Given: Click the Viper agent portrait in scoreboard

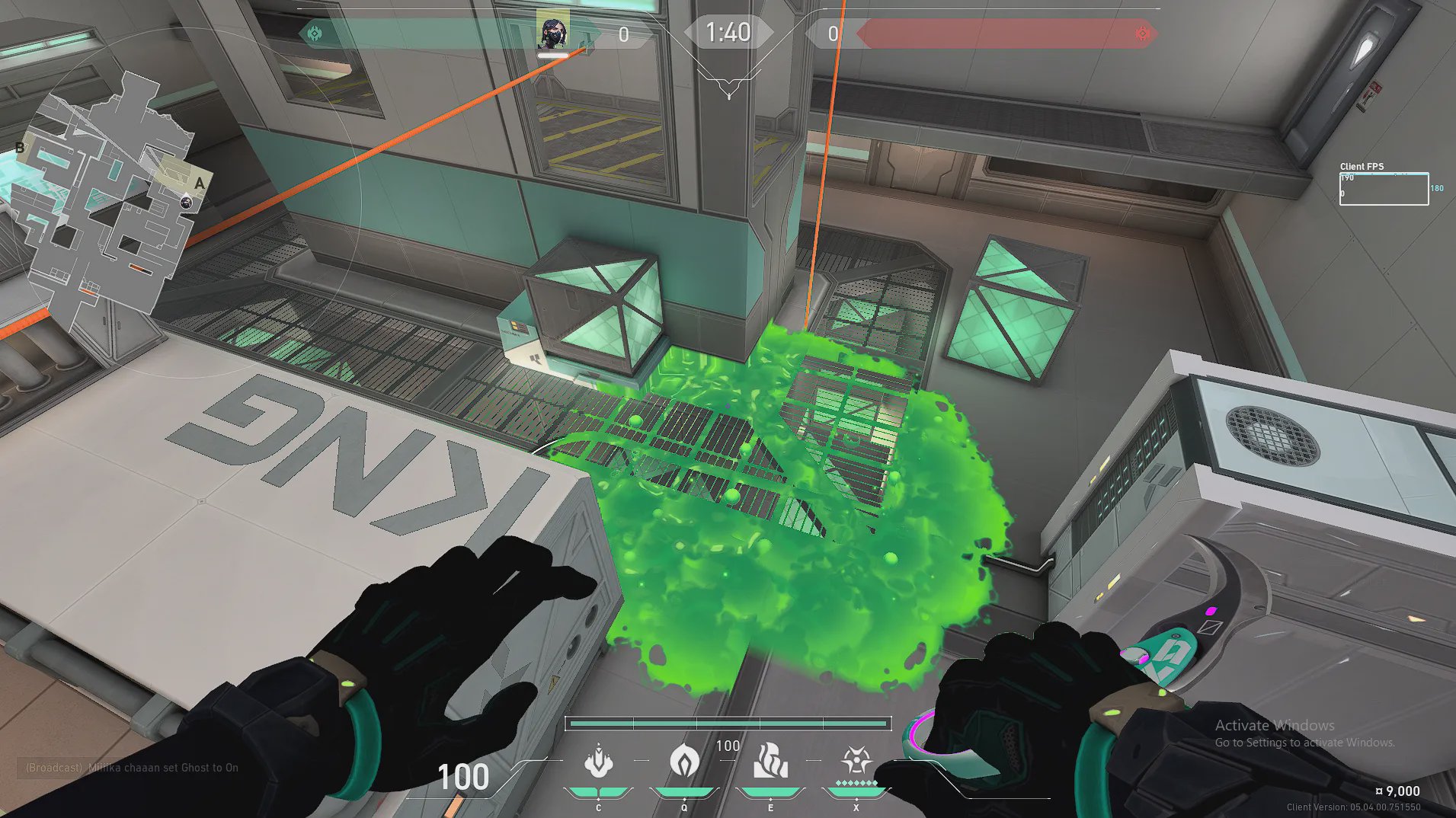Looking at the screenshot, I should [x=552, y=32].
